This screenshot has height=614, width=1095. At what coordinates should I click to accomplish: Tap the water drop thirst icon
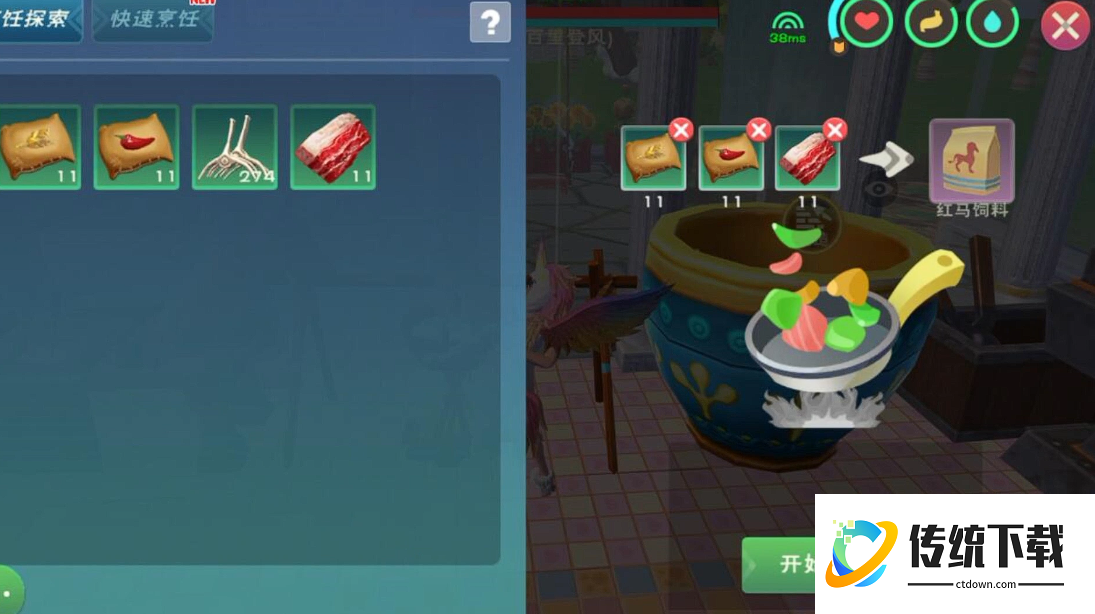point(993,24)
